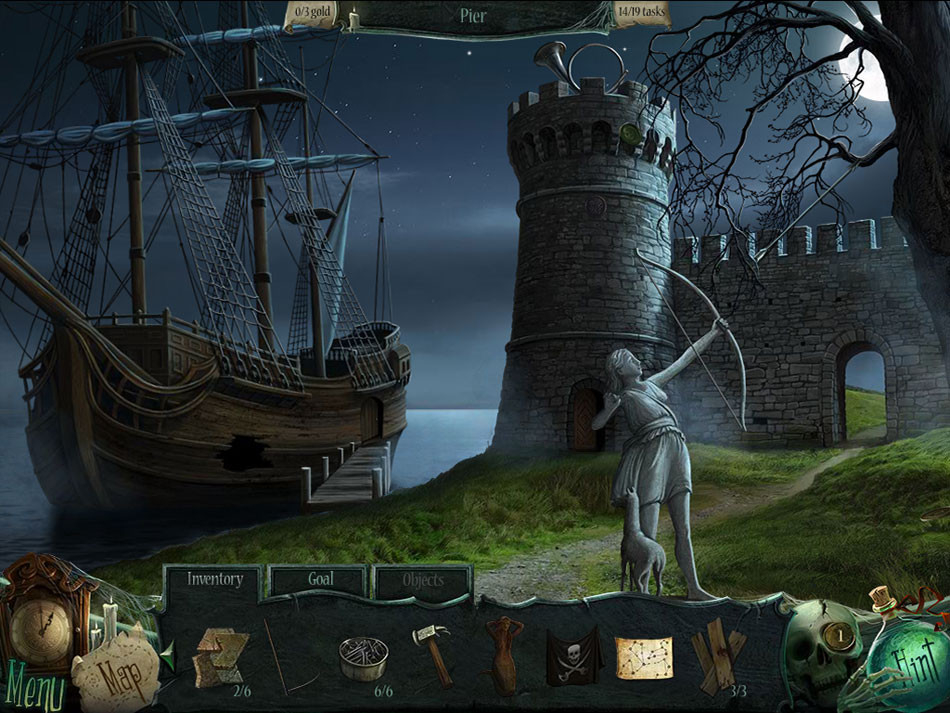950x713 pixels.
Task: Switch to the Inventory tab
Action: point(214,579)
